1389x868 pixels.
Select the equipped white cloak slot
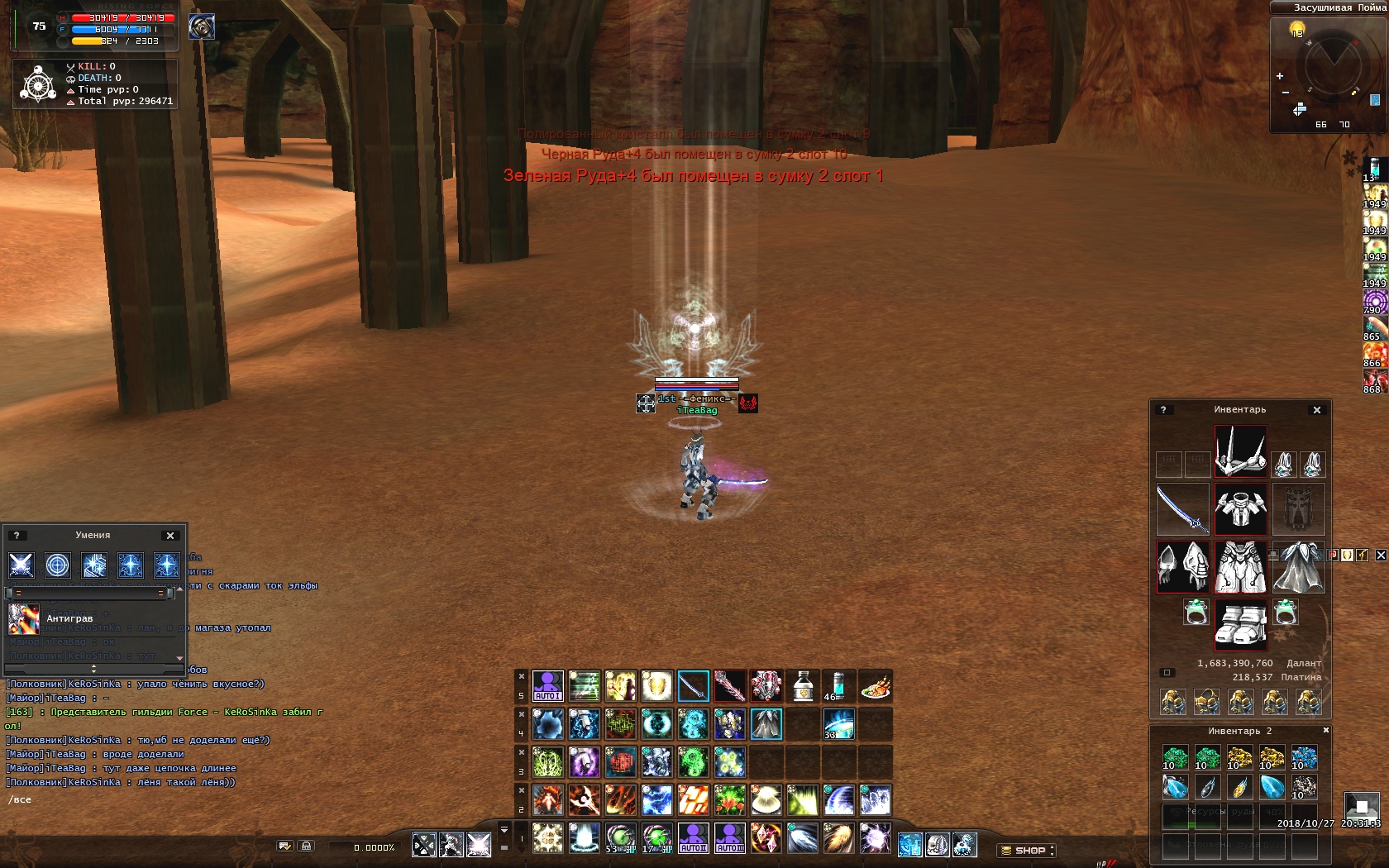(1299, 567)
